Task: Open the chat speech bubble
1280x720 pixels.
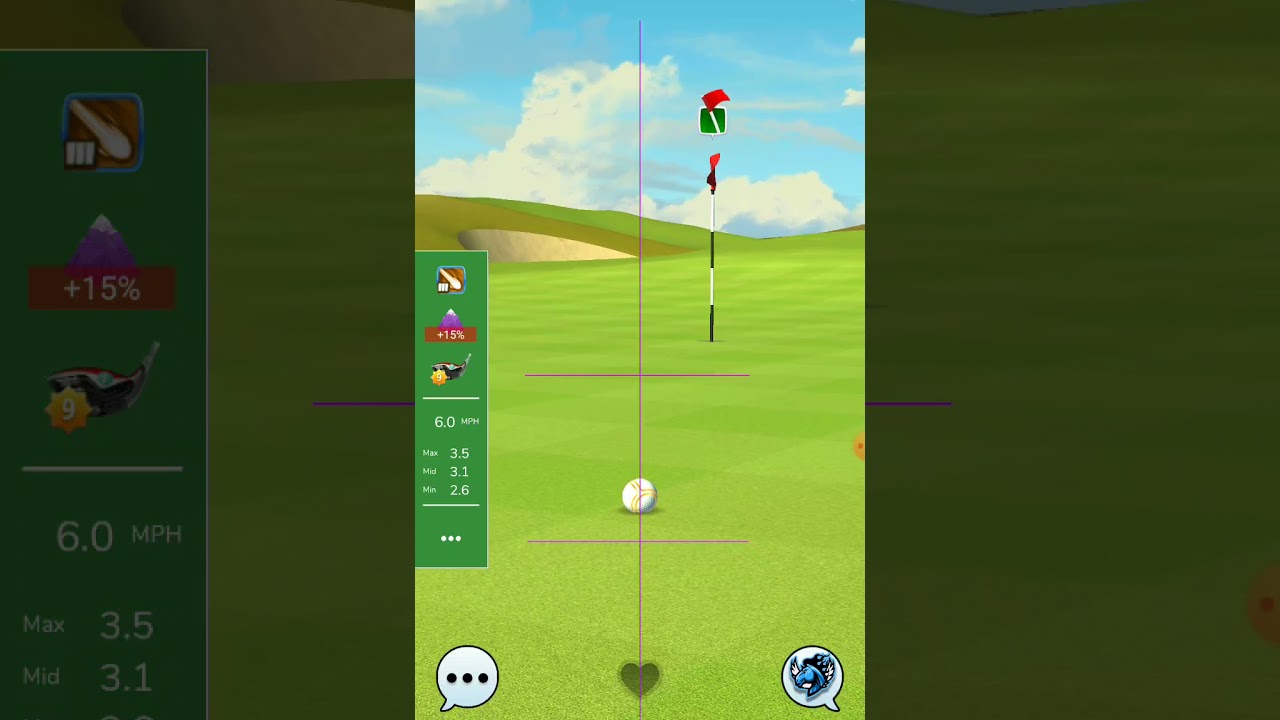Action: (467, 677)
